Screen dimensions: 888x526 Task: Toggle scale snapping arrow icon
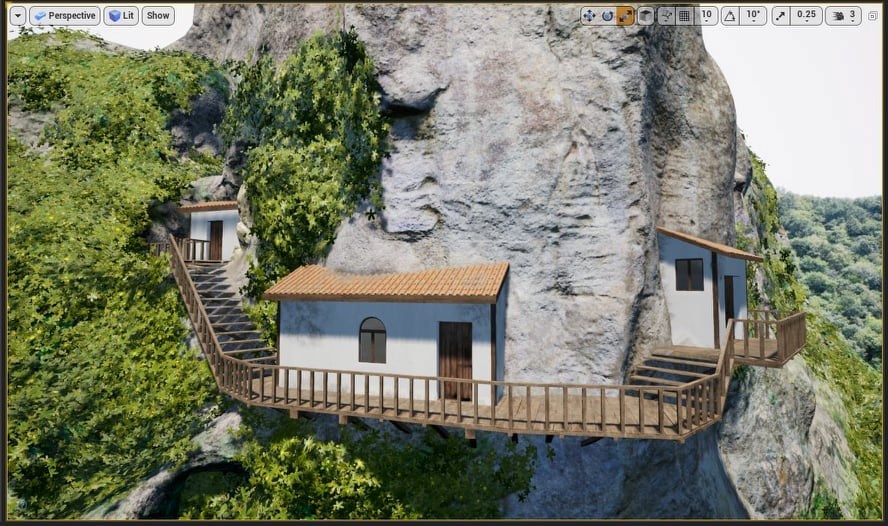pyautogui.click(x=781, y=16)
